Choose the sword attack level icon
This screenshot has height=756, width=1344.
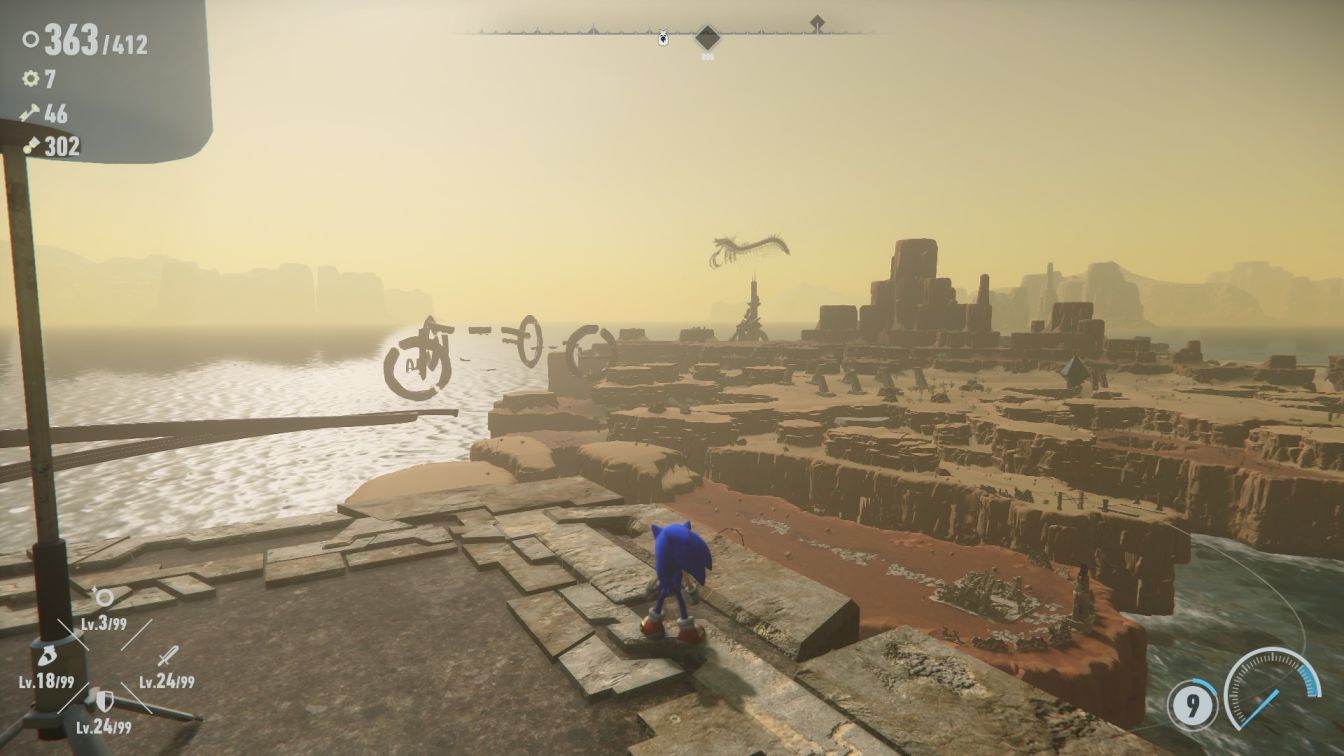click(167, 656)
